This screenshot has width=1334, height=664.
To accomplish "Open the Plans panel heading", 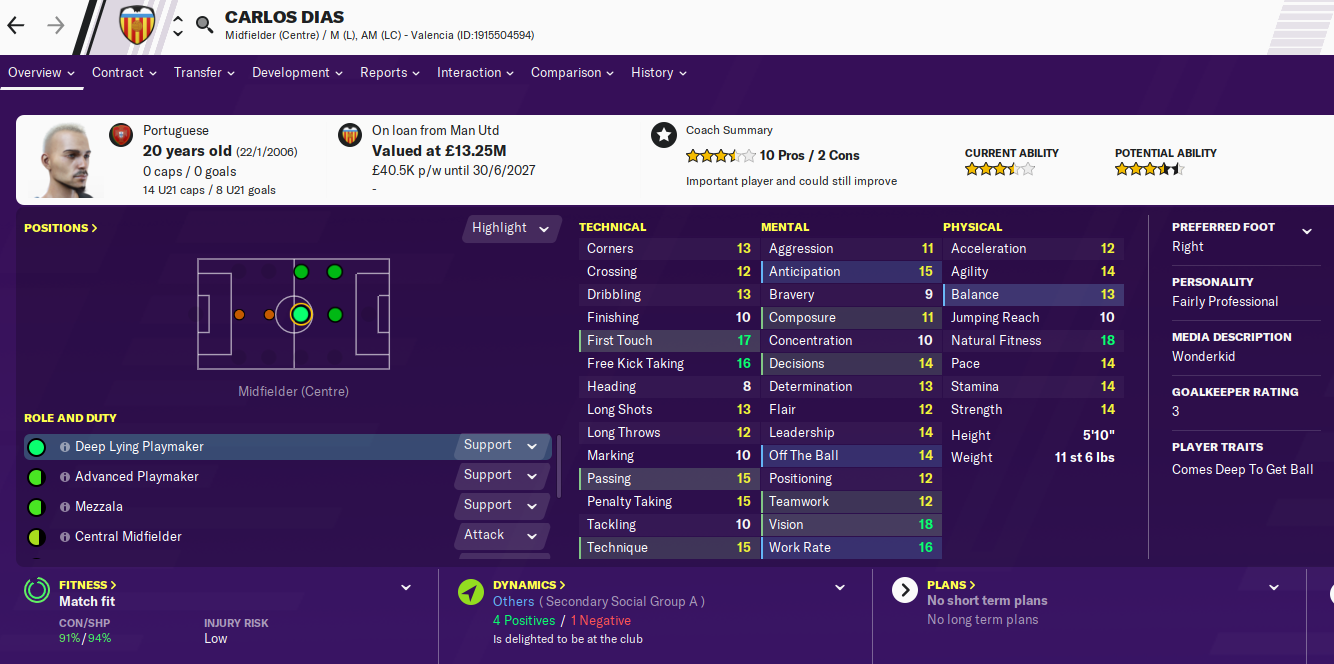I will point(951,585).
